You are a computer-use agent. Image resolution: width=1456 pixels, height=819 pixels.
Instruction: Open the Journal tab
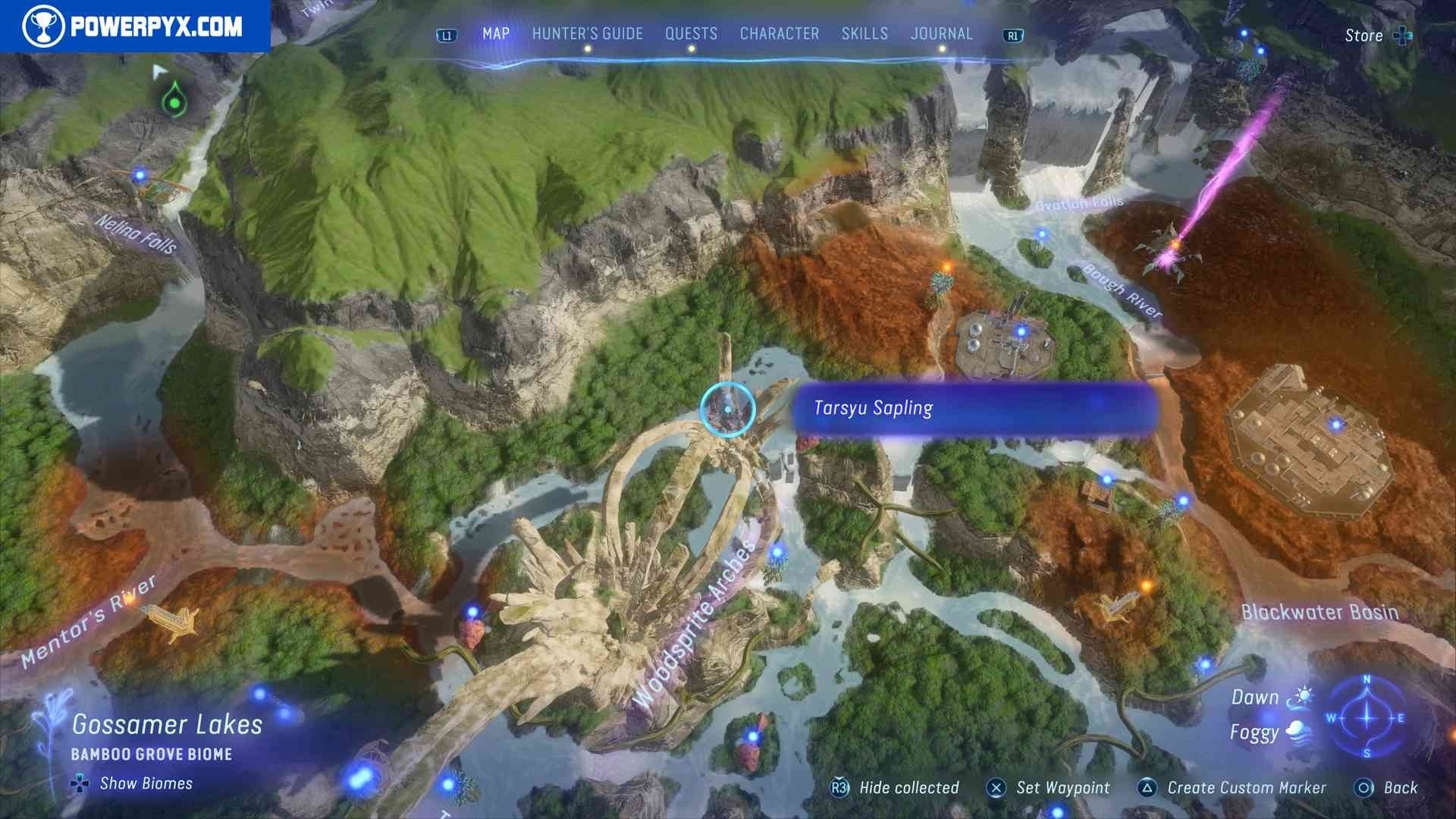point(941,34)
